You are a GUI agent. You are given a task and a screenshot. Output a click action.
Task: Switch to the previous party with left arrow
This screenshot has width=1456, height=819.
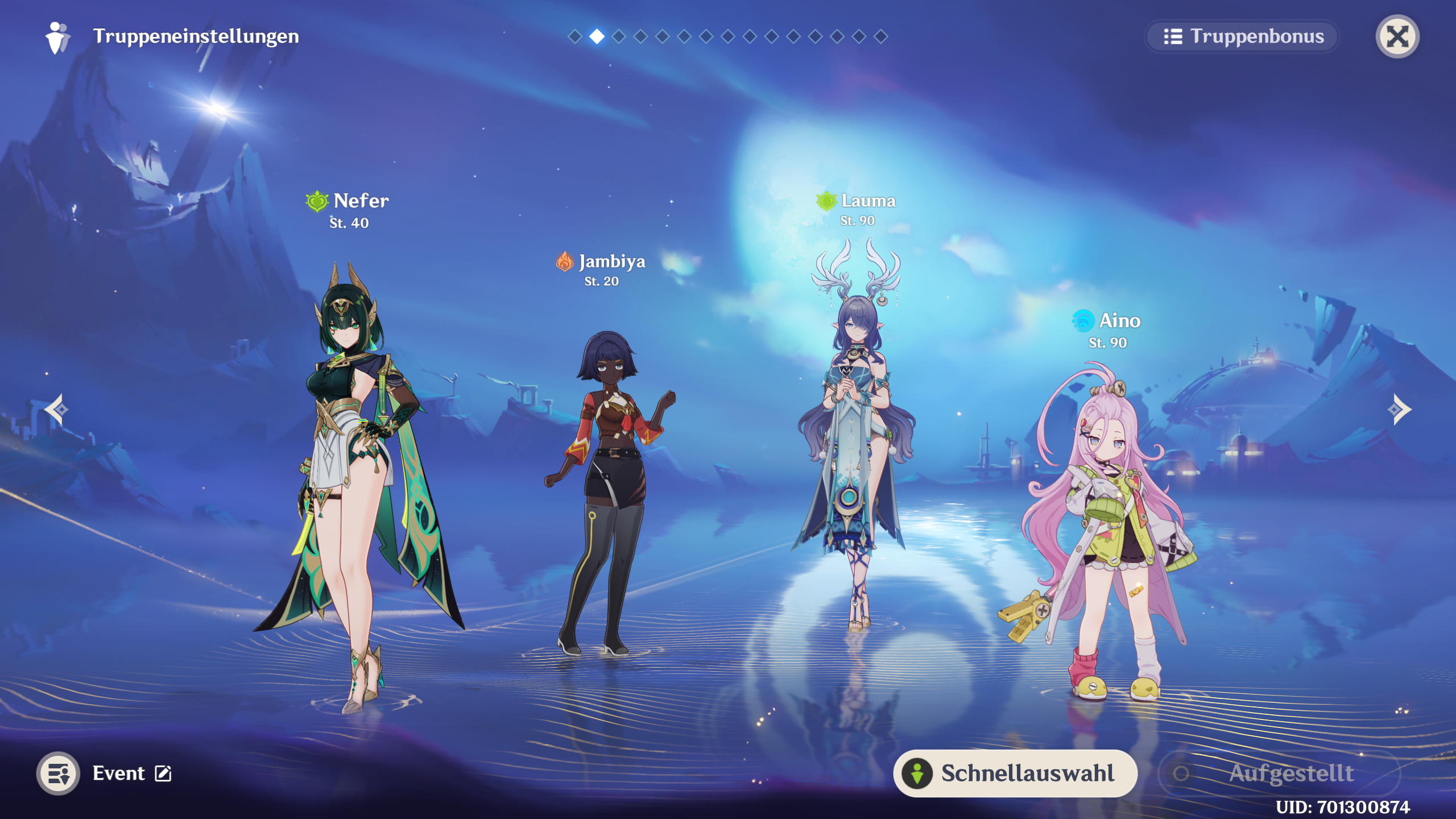tap(57, 409)
